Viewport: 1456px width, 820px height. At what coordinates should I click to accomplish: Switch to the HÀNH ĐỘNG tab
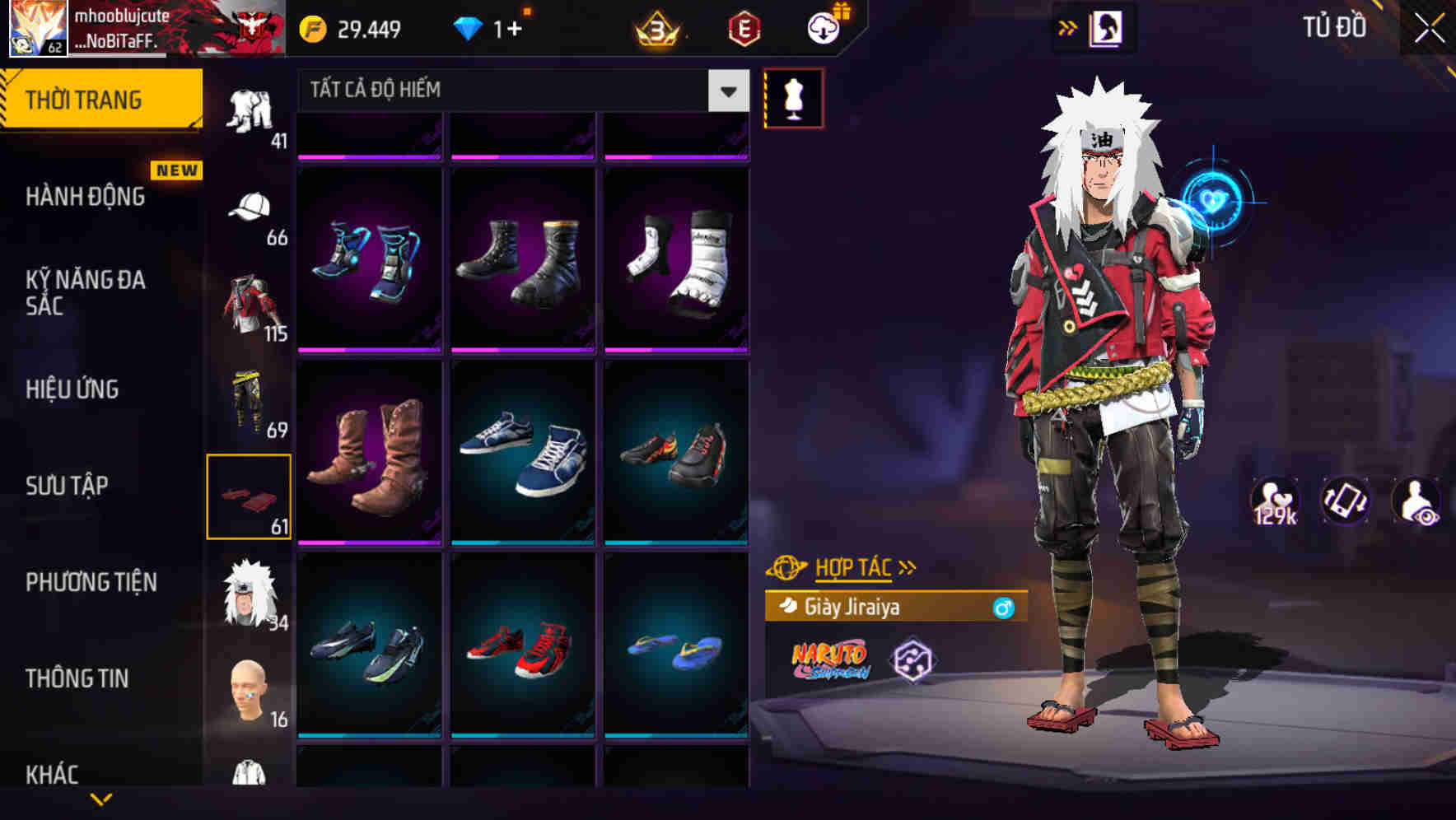click(x=85, y=198)
